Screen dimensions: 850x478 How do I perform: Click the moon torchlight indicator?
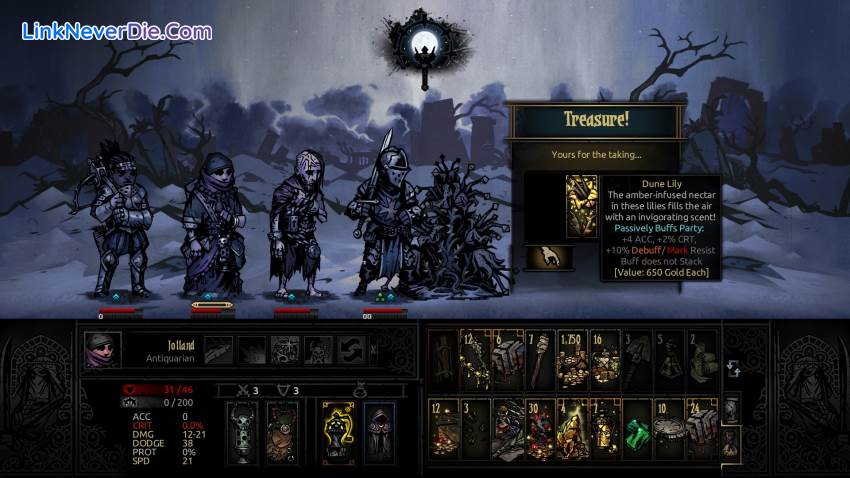point(423,43)
